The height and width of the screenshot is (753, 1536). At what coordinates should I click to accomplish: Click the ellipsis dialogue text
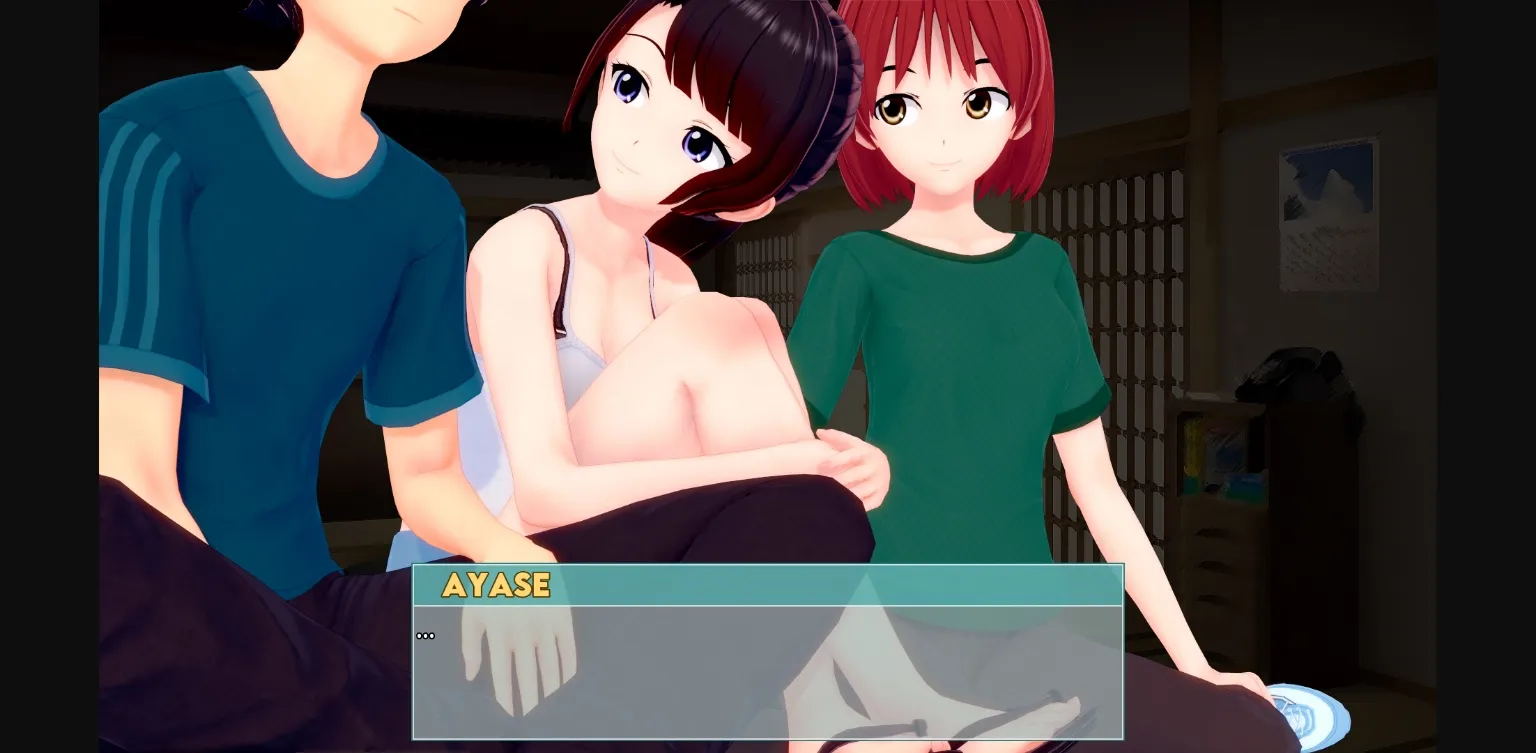point(425,634)
